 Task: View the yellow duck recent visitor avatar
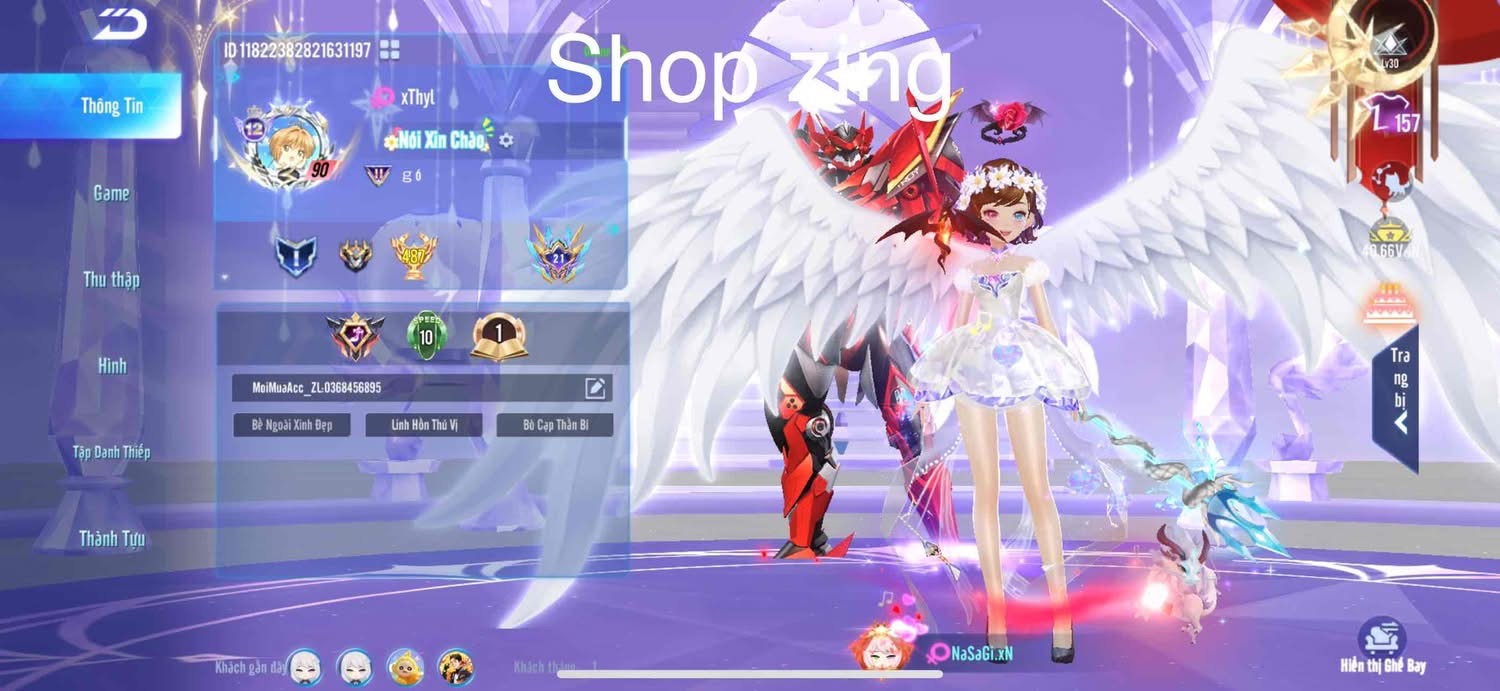pos(405,666)
